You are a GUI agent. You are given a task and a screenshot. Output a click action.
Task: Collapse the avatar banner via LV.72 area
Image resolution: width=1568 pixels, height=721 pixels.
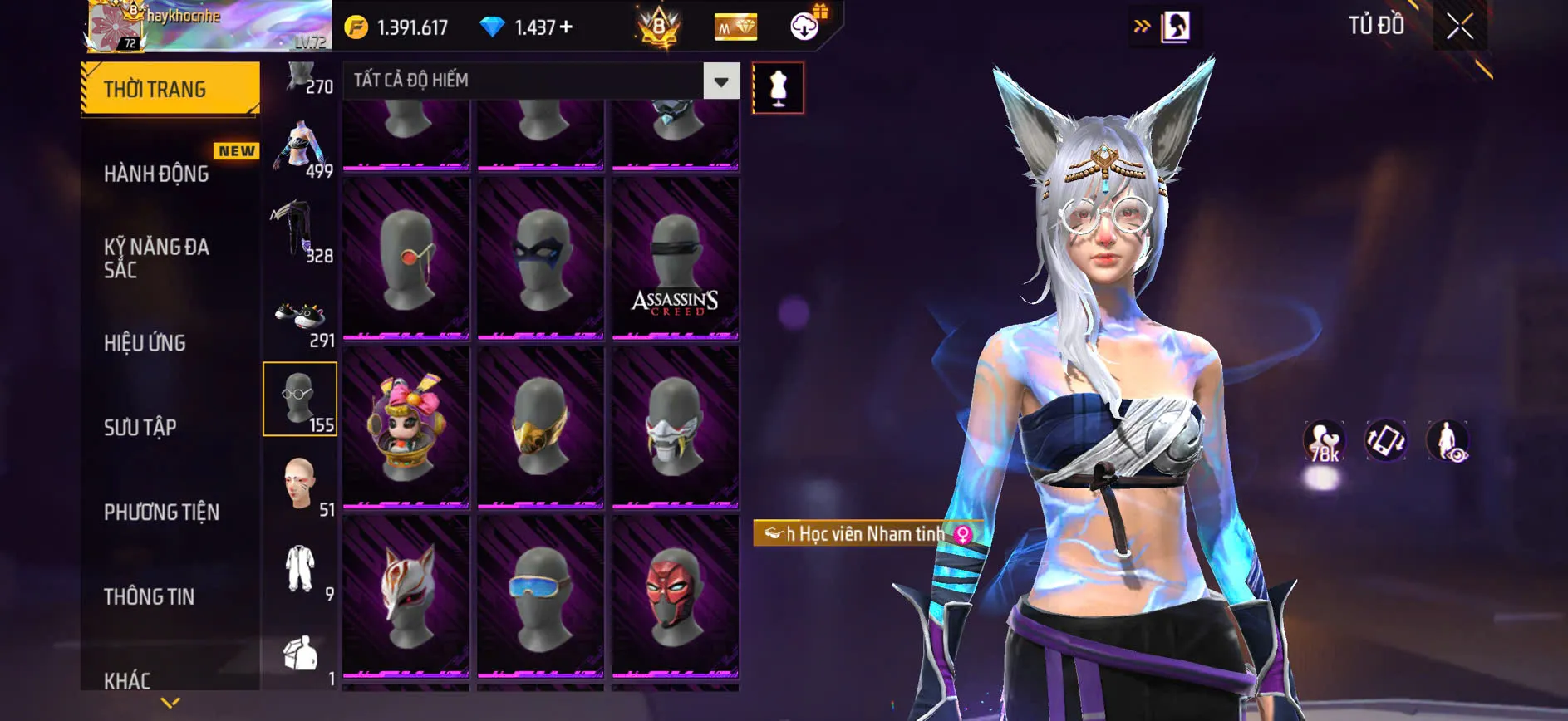312,39
